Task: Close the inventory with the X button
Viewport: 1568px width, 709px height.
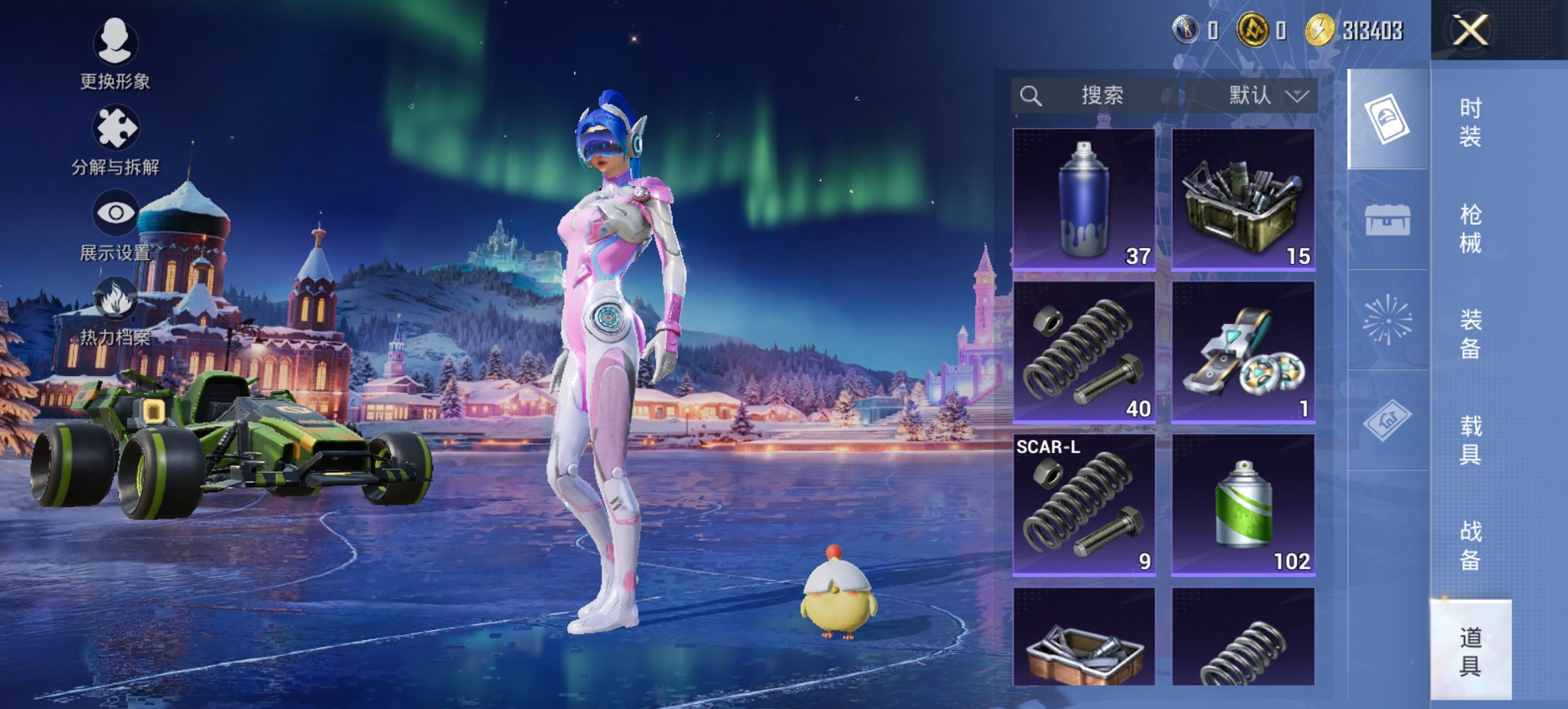Action: [x=1470, y=31]
